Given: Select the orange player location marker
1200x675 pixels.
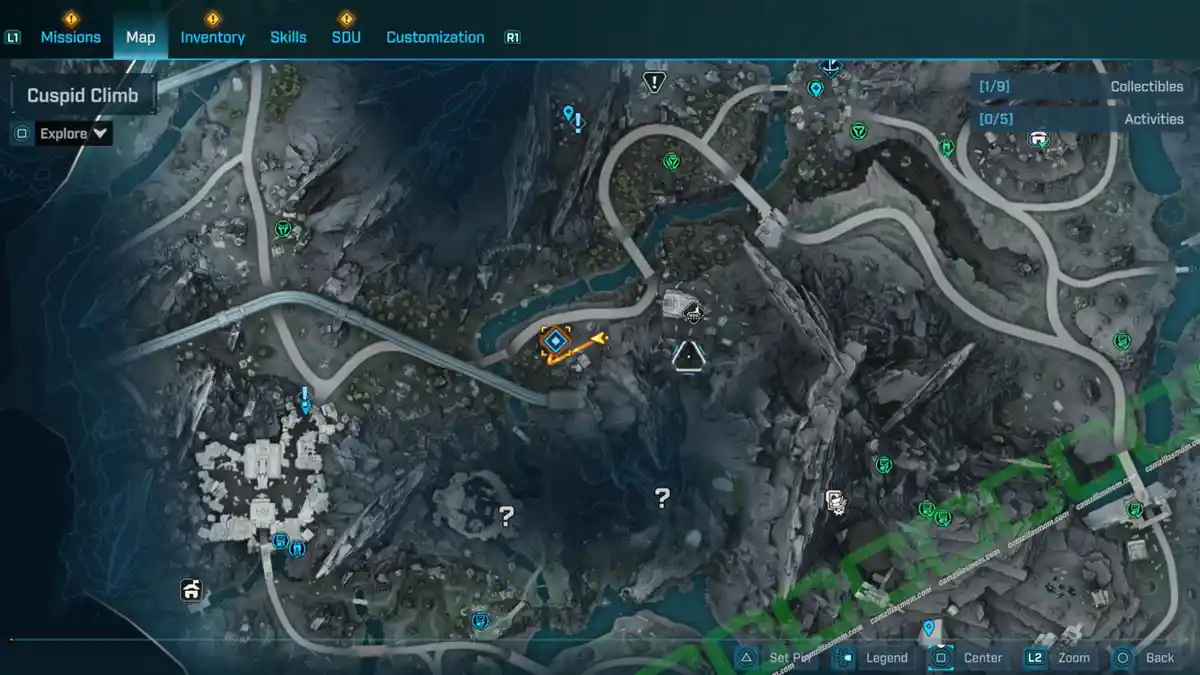Looking at the screenshot, I should click(555, 343).
